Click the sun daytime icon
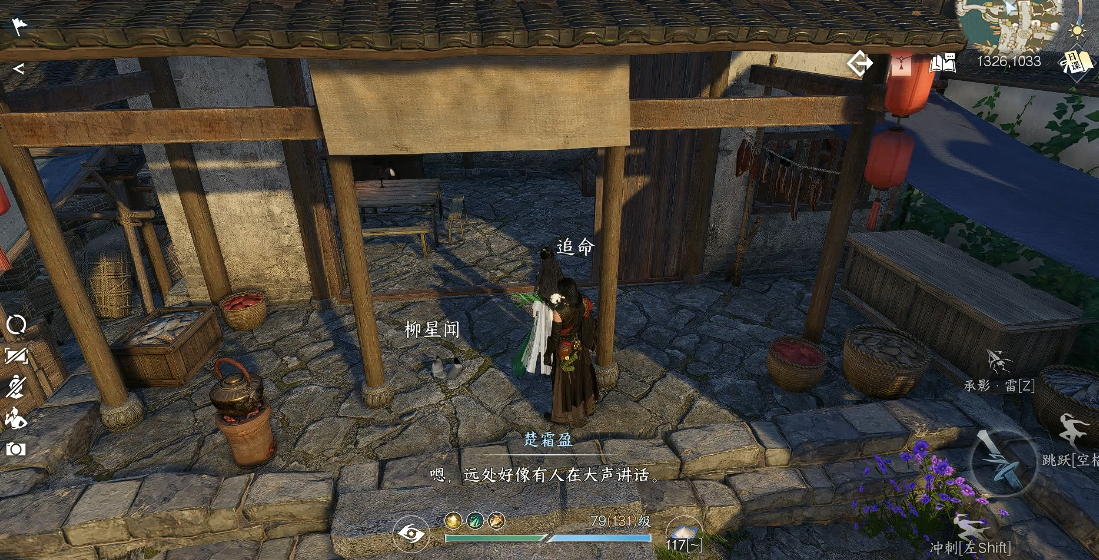The height and width of the screenshot is (560, 1099). point(1078,31)
